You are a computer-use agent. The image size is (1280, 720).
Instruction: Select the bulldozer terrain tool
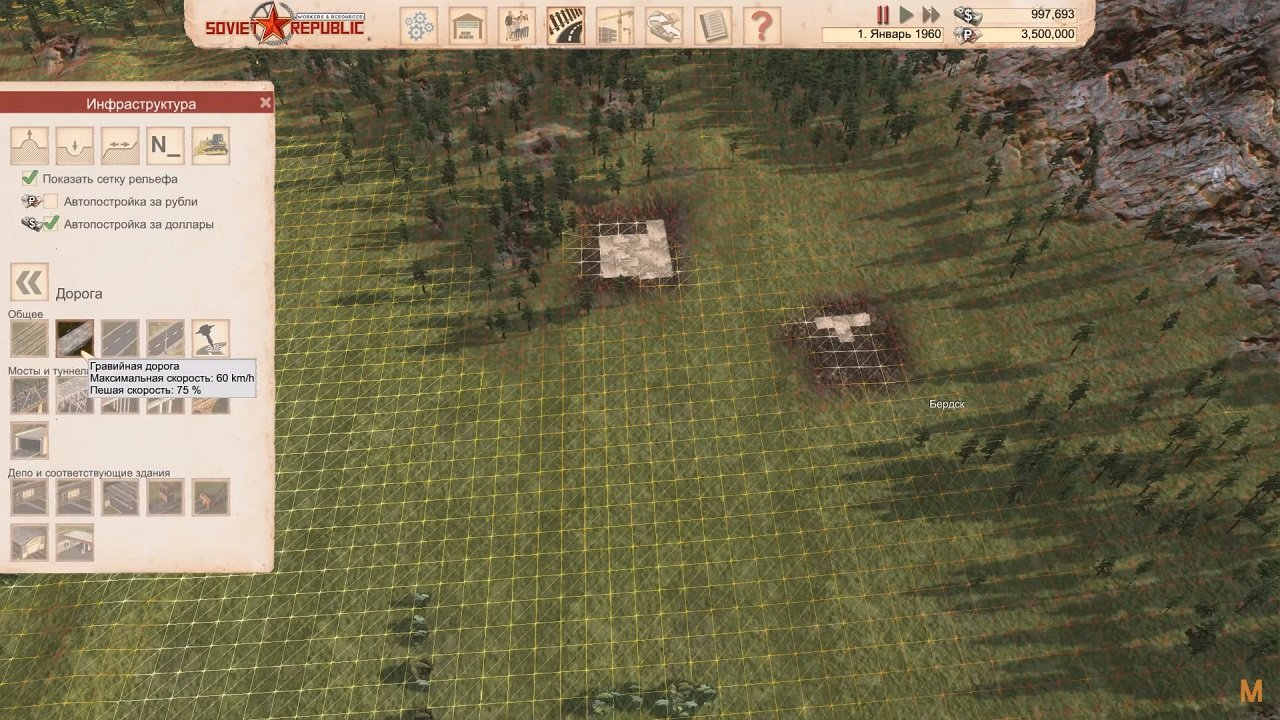[x=210, y=145]
